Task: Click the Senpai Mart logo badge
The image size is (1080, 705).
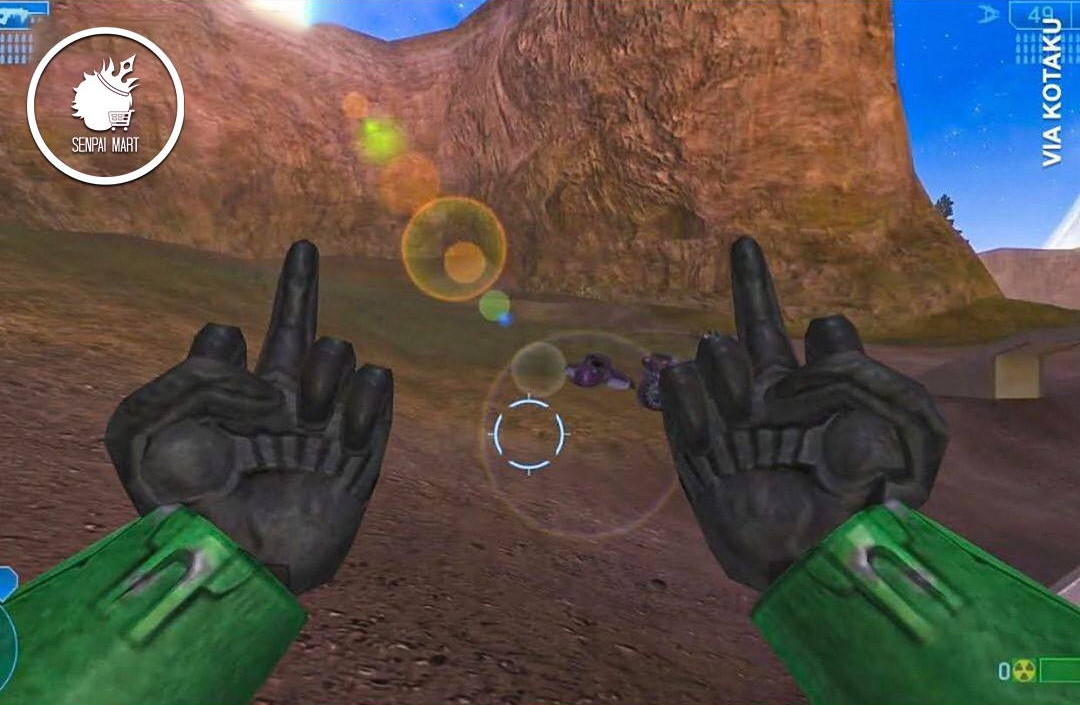Action: [x=105, y=106]
